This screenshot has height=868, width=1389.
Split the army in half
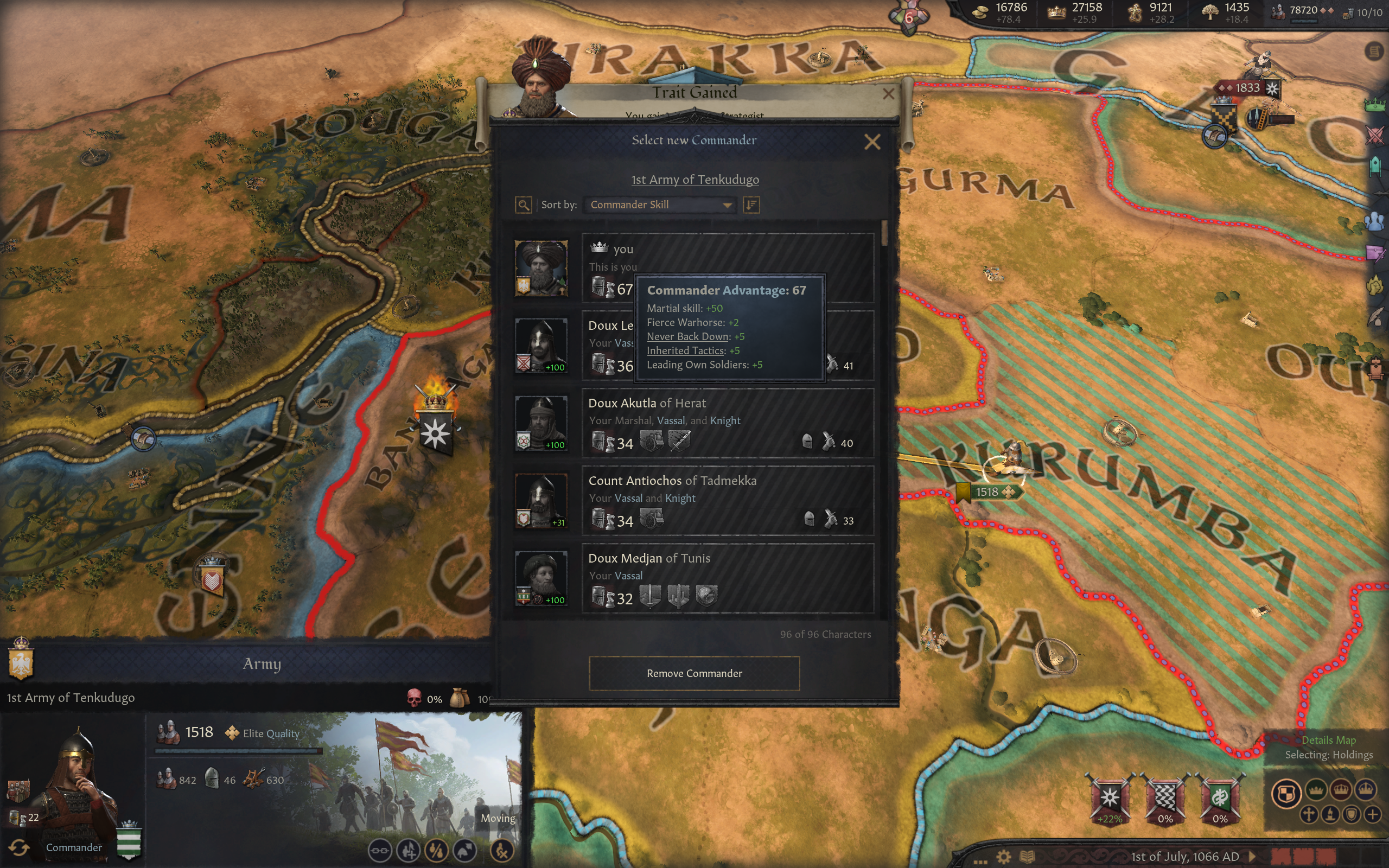(436, 851)
